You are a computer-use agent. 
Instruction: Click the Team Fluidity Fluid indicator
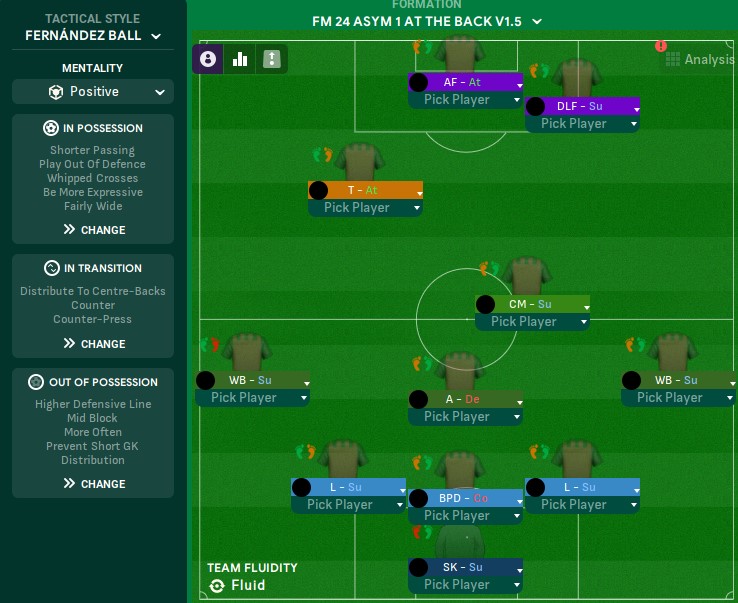click(x=238, y=585)
